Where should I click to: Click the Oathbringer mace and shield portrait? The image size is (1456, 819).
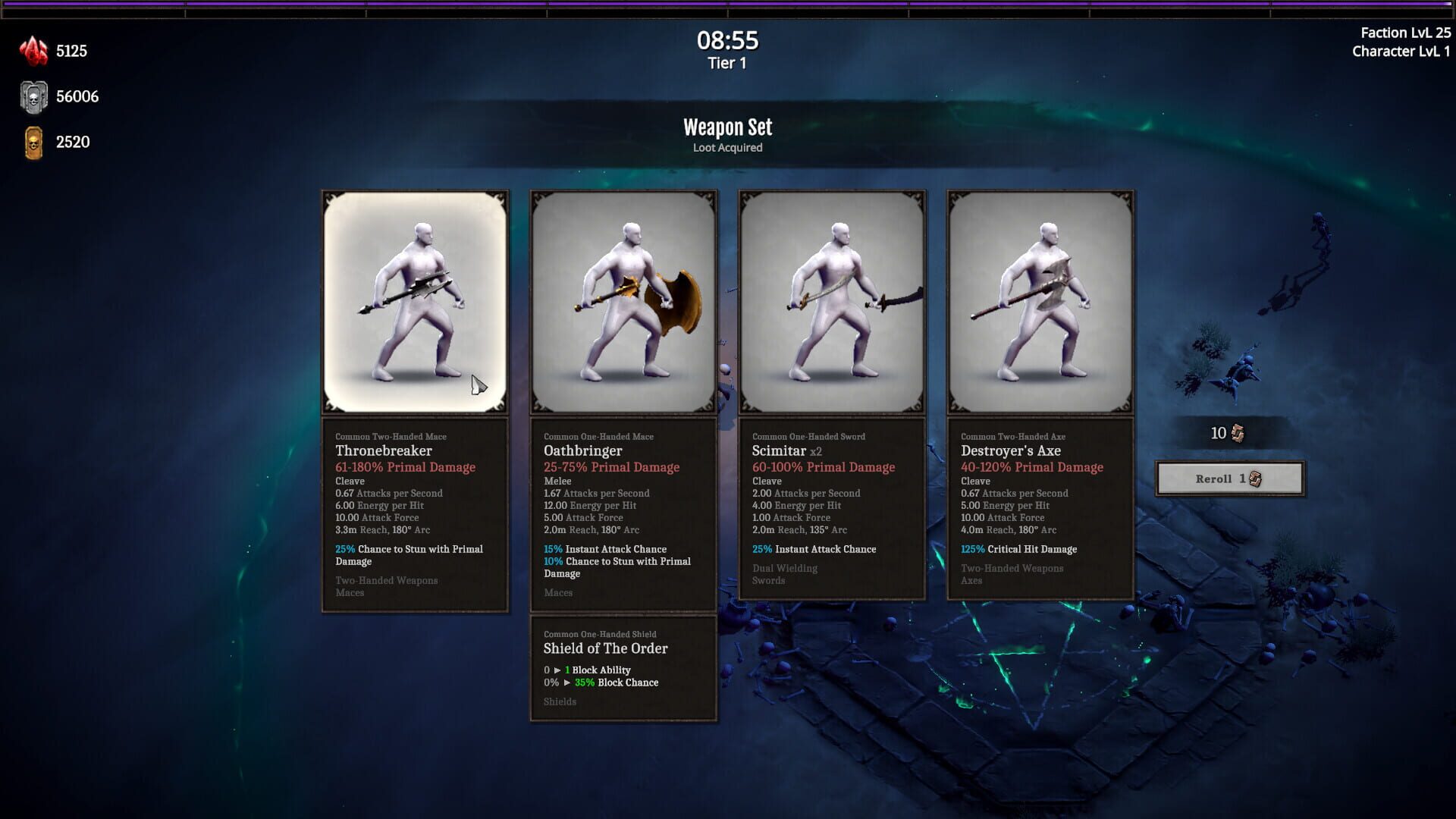[623, 301]
